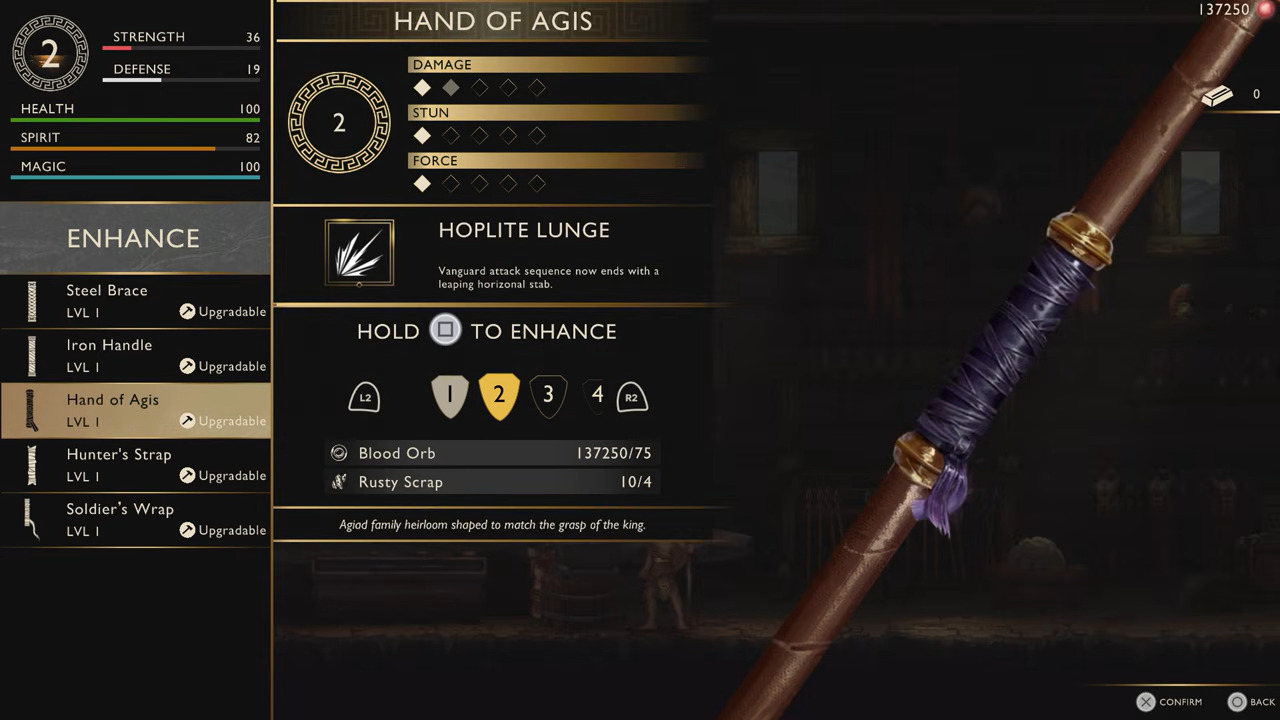
Task: Choose the level 3 shield tier
Action: pyautogui.click(x=548, y=396)
